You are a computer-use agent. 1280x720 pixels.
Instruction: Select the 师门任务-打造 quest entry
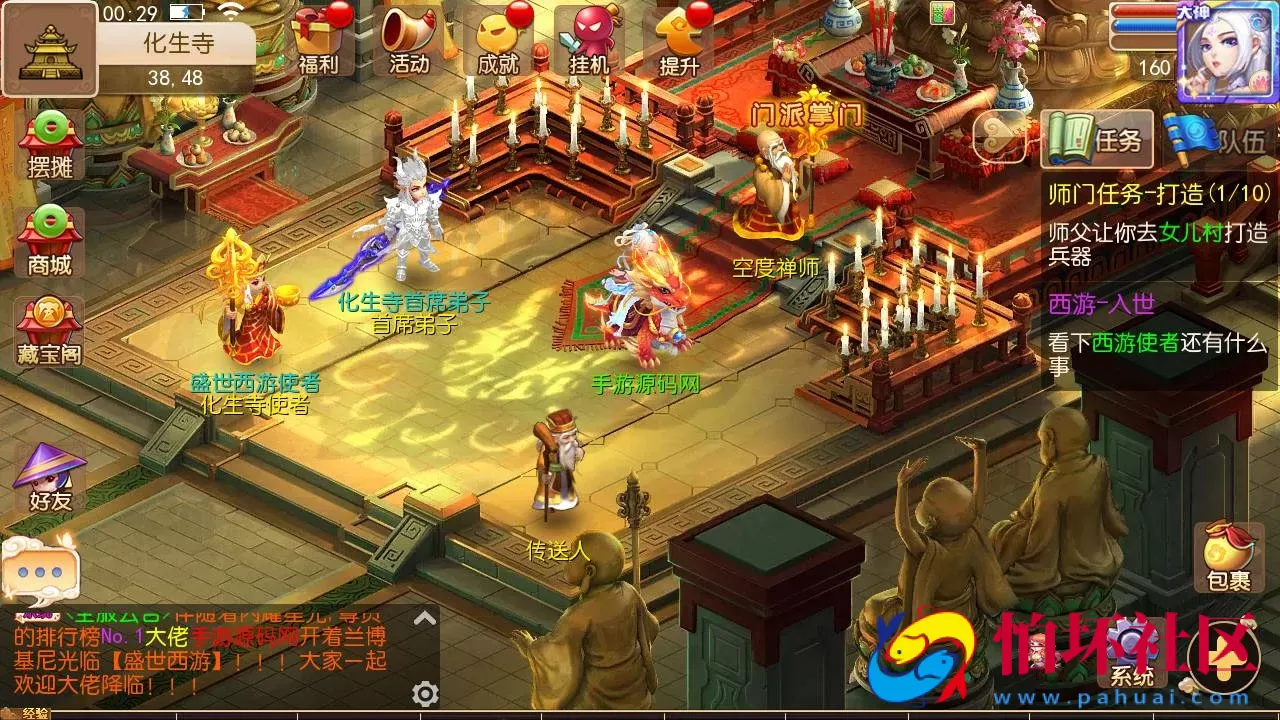pyautogui.click(x=1160, y=193)
